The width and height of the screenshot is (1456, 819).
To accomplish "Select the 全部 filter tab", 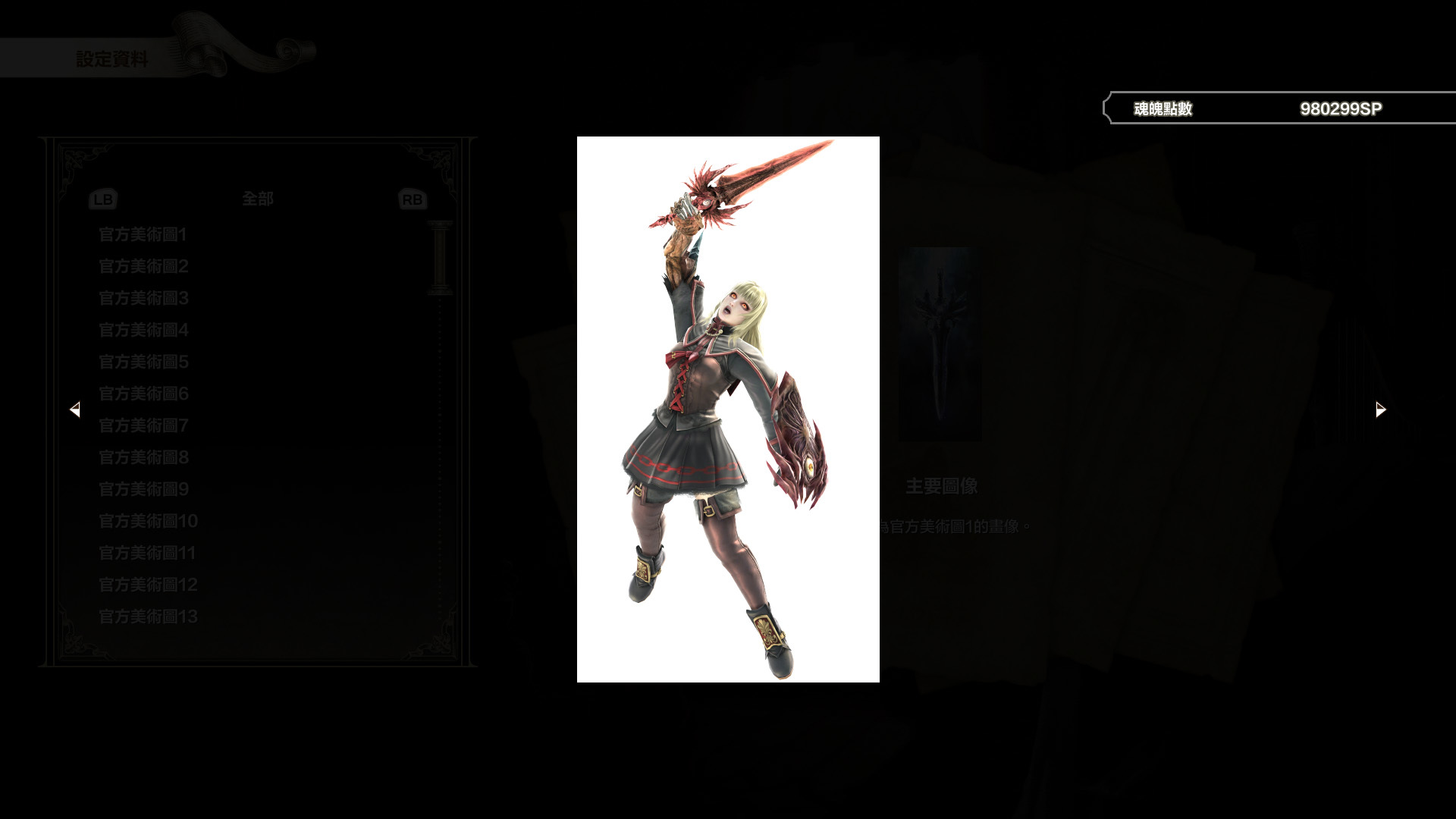I will coord(256,199).
